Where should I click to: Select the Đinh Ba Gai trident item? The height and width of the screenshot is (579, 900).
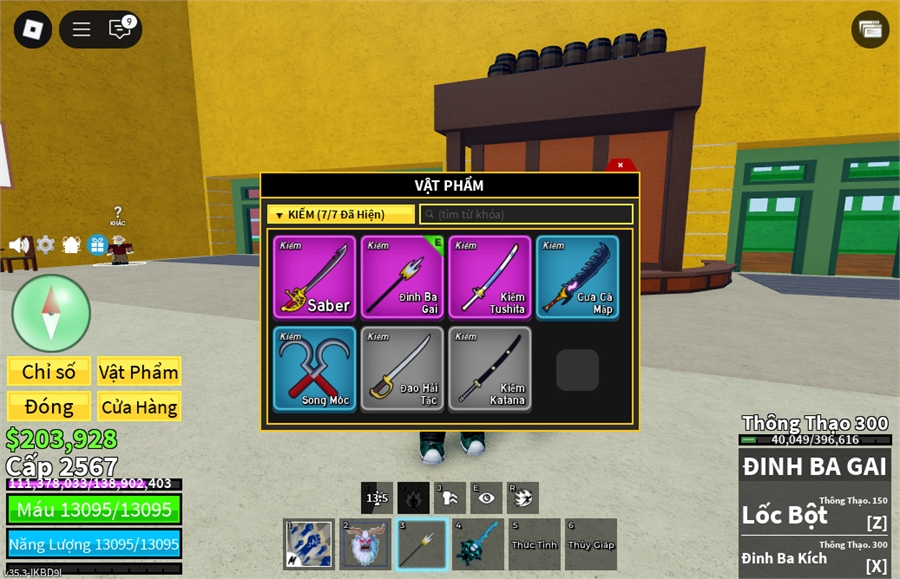point(403,277)
